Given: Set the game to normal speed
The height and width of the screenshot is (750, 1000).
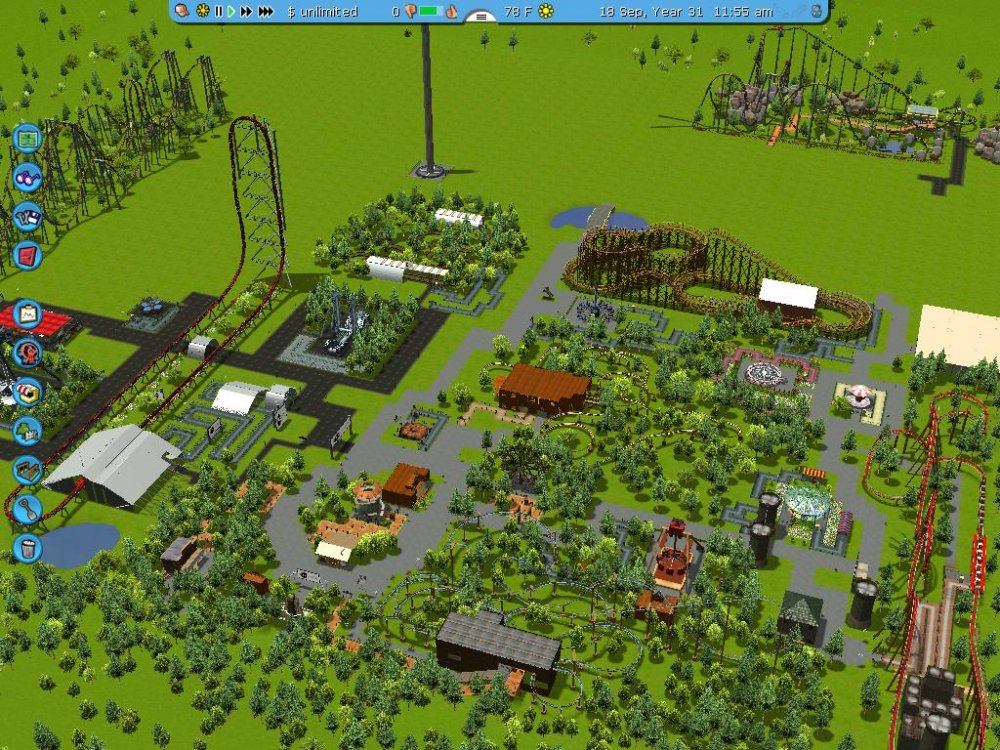Looking at the screenshot, I should tap(231, 11).
